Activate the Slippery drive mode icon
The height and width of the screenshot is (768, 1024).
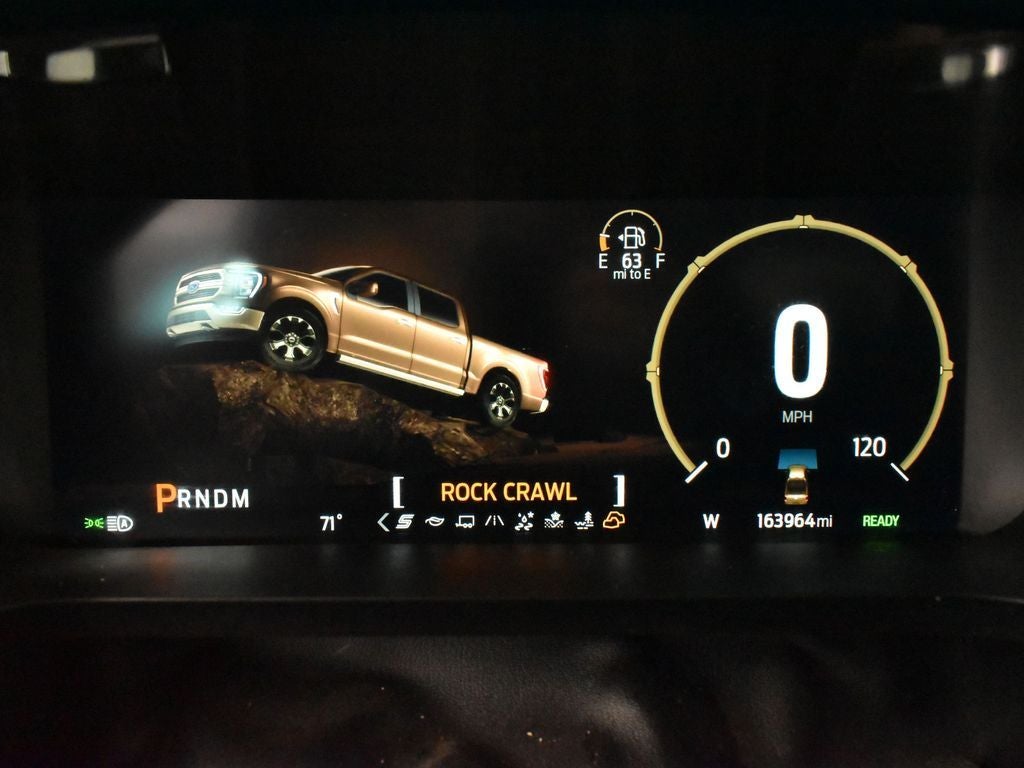click(x=524, y=521)
